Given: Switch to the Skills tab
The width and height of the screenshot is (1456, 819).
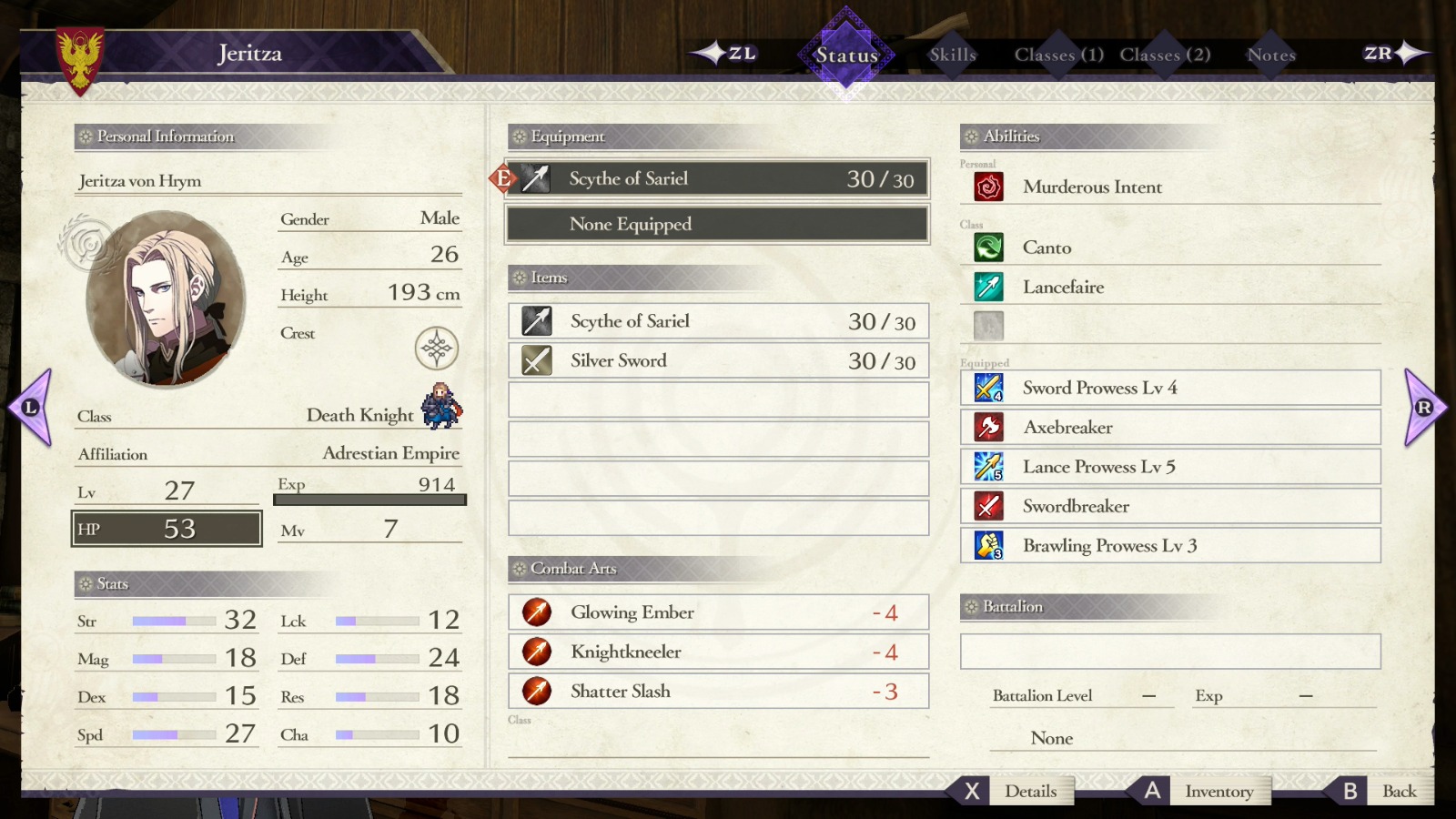Looking at the screenshot, I should tap(952, 55).
